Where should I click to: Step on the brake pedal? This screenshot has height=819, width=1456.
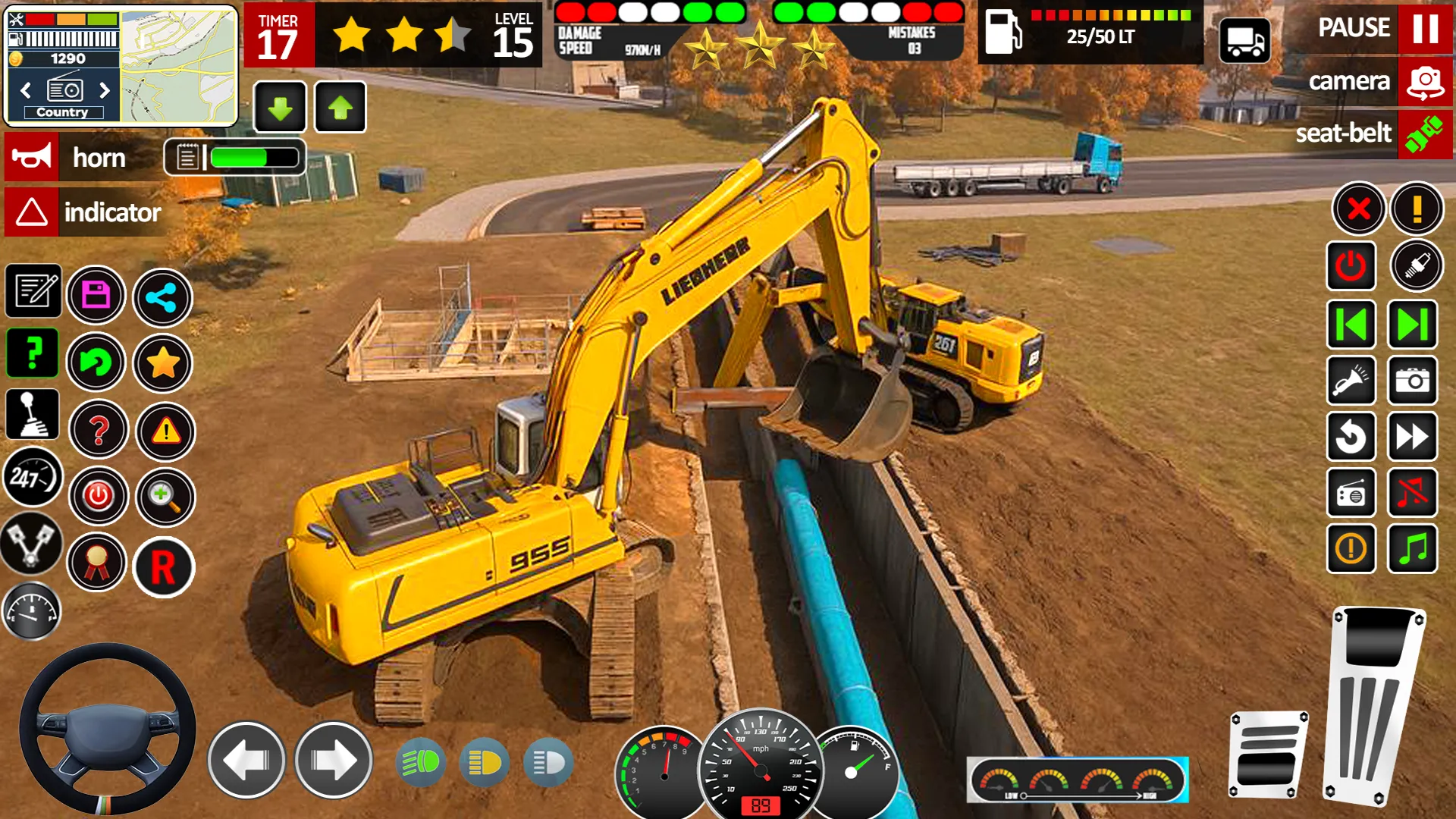click(x=1267, y=755)
